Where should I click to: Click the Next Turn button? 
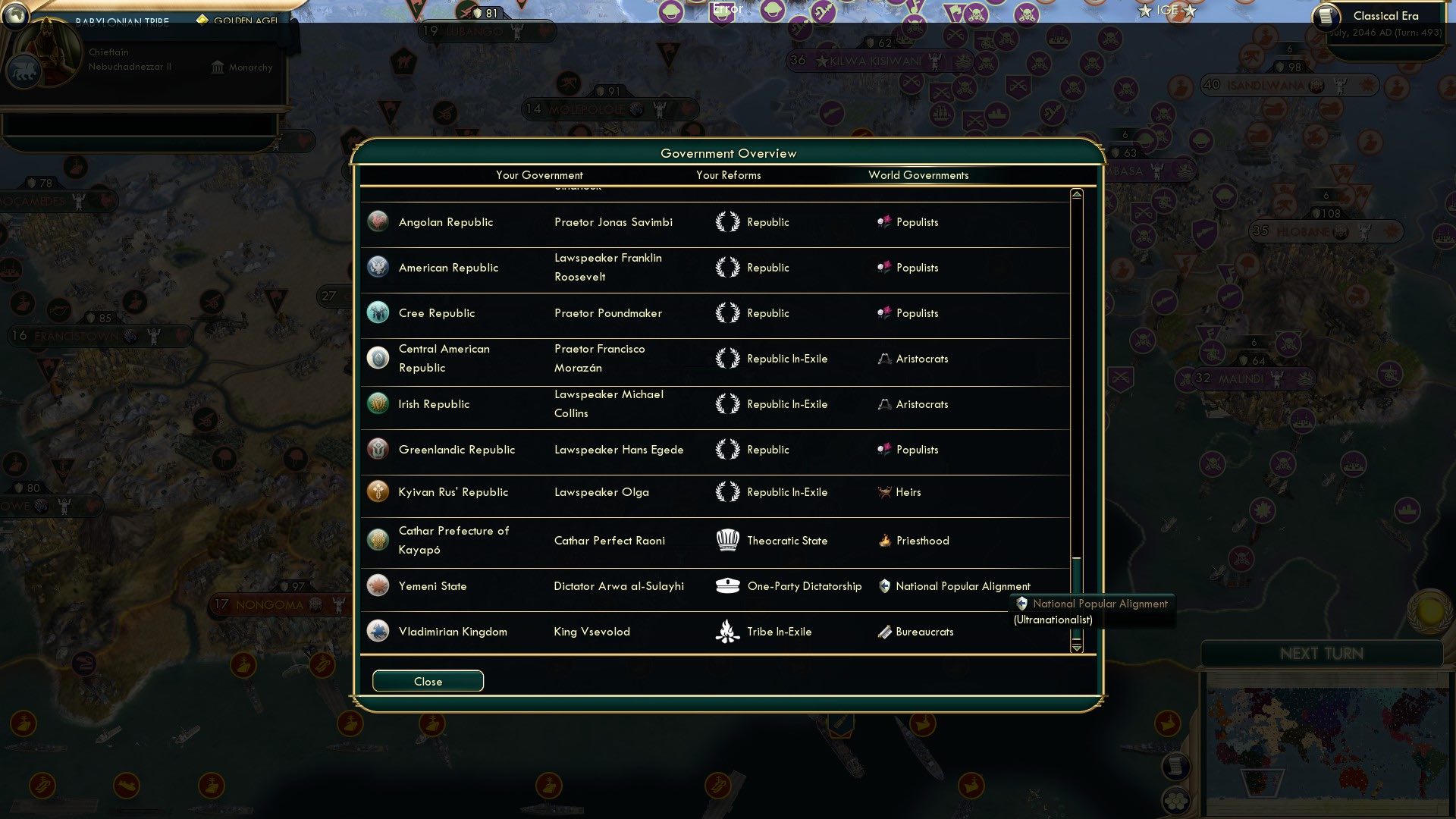(1324, 654)
